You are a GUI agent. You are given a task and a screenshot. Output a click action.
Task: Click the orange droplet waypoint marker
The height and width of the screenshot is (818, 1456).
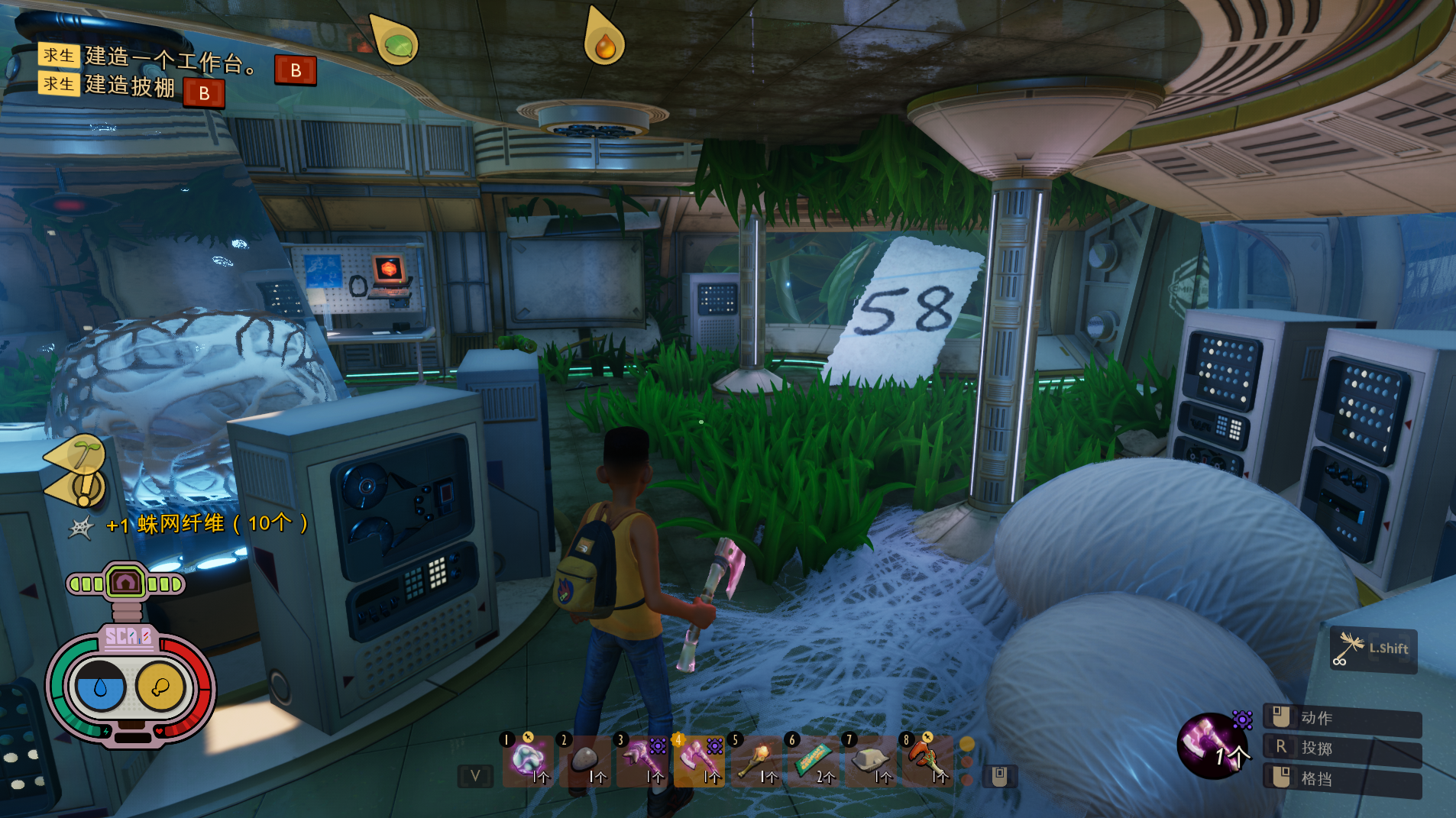point(604,43)
